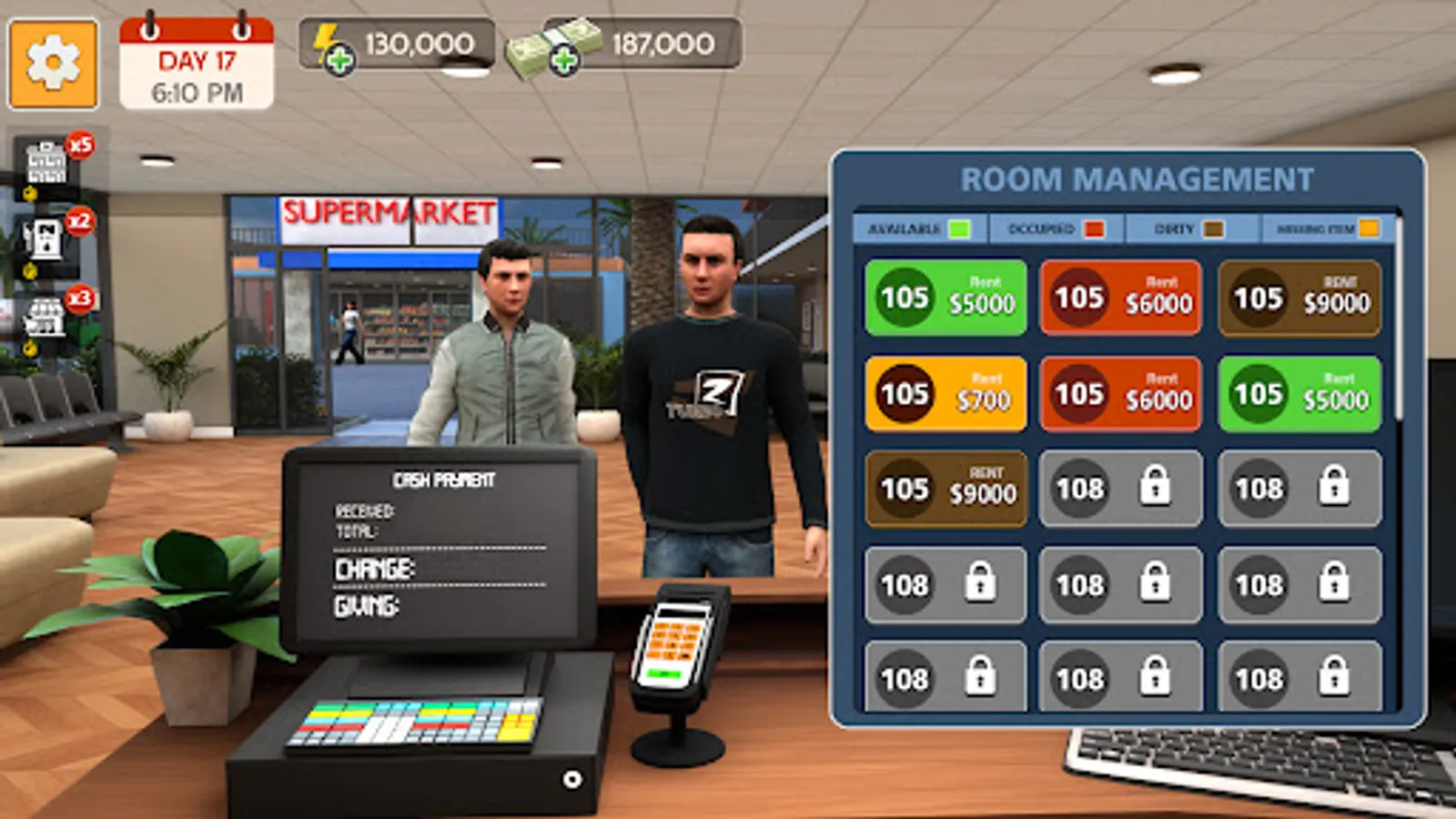Select the brown room 105 with $9000 rent
This screenshot has width=1456, height=819.
(1299, 296)
